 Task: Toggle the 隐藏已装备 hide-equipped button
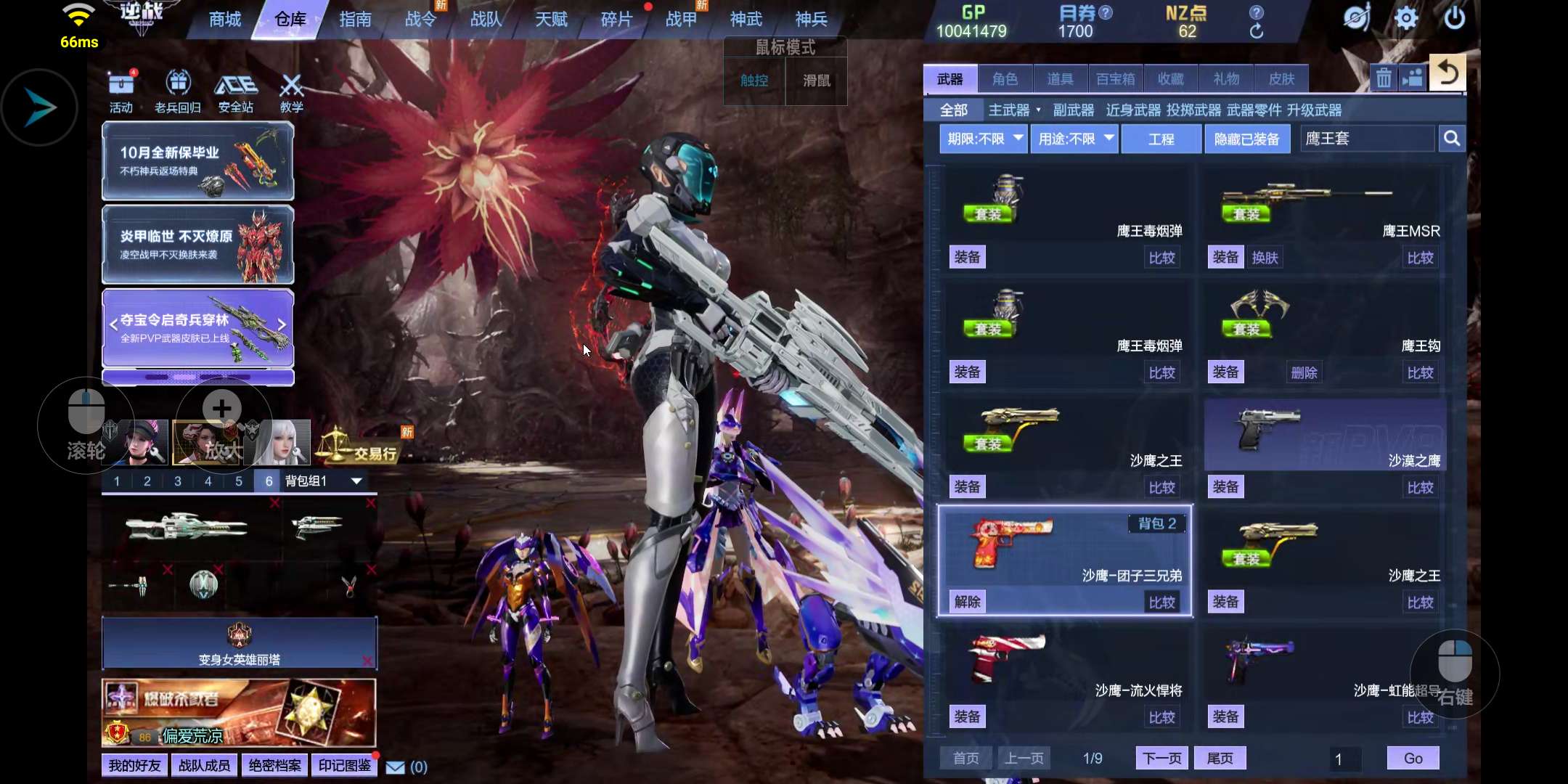[x=1246, y=139]
